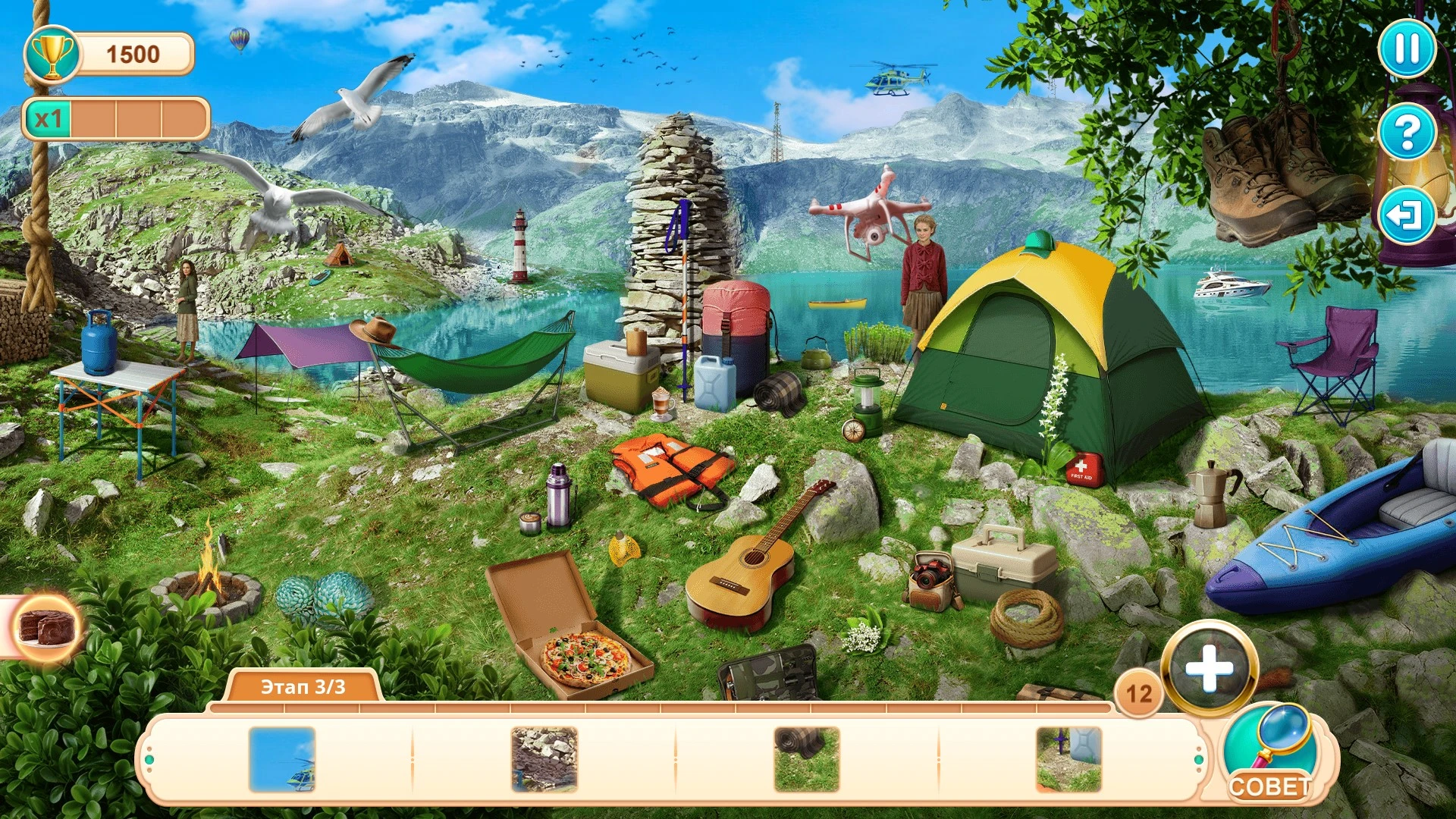Add more hints with the plus button
The height and width of the screenshot is (819, 1456).
coord(1209,669)
